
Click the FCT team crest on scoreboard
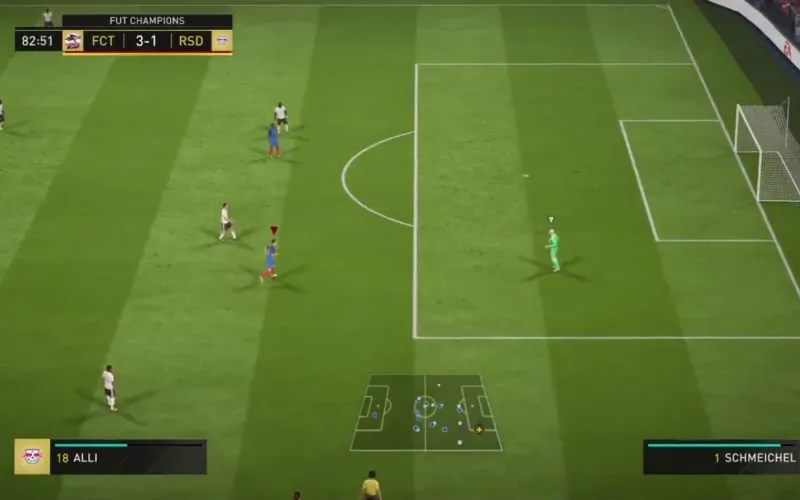(73, 41)
